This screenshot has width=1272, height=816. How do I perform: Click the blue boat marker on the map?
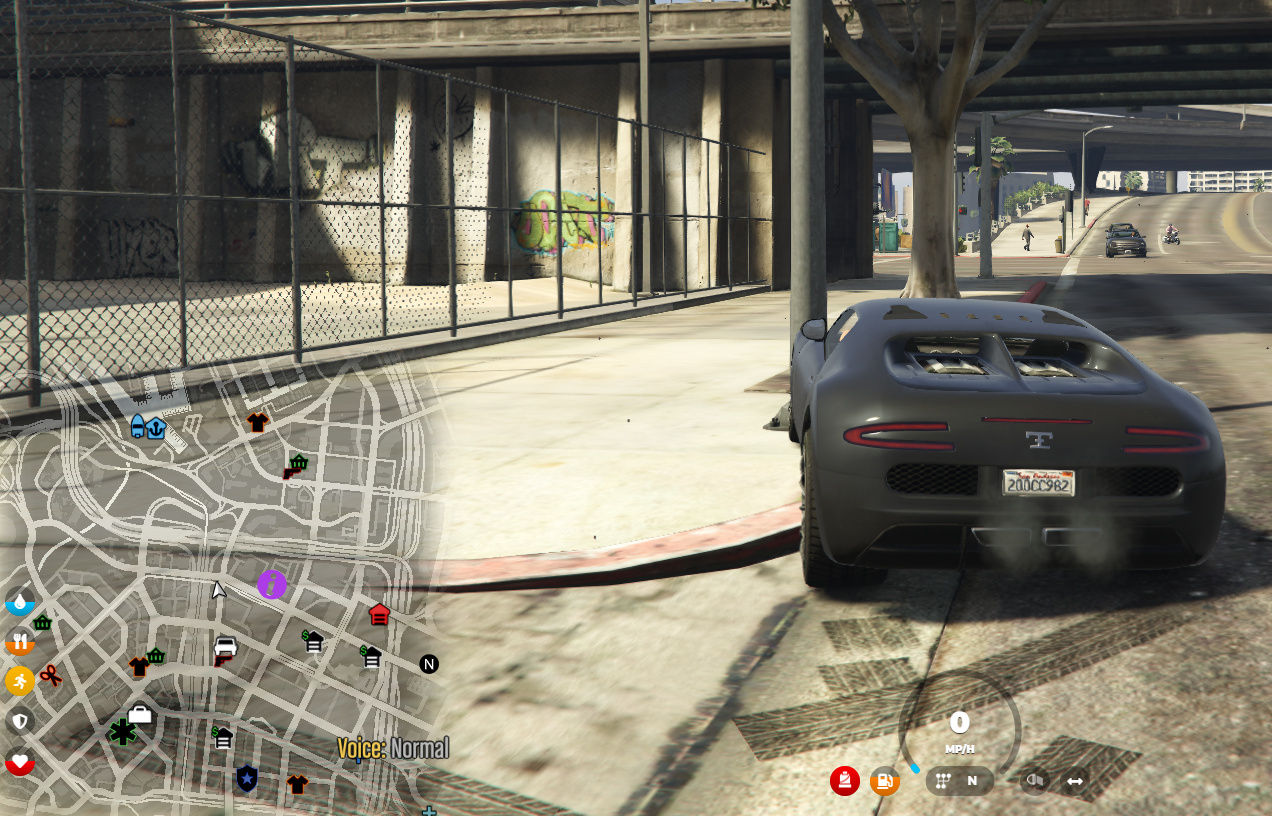coord(138,427)
